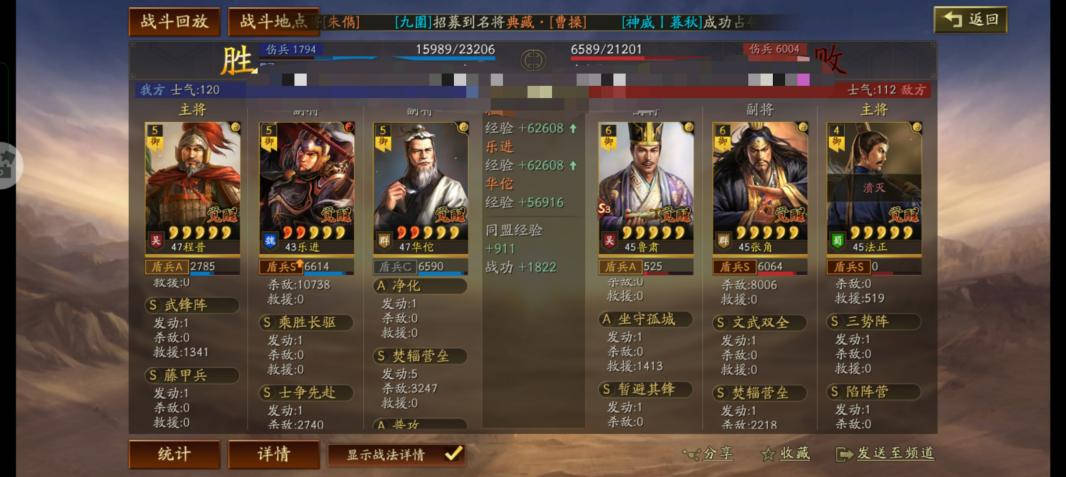Add report to favorites with 收藏
Screen dimensions: 1066x477
pyautogui.click(x=785, y=454)
